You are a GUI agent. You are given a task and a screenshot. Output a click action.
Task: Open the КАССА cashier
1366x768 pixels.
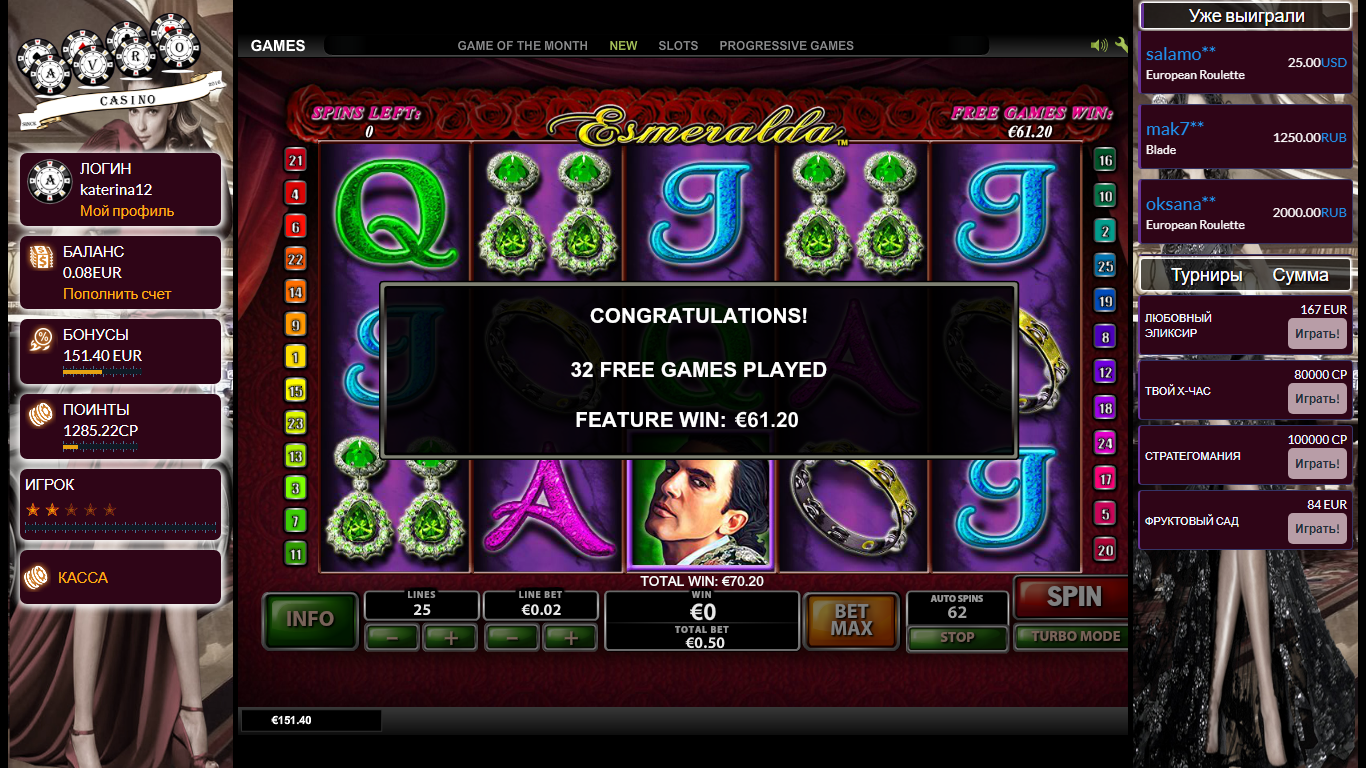point(83,578)
